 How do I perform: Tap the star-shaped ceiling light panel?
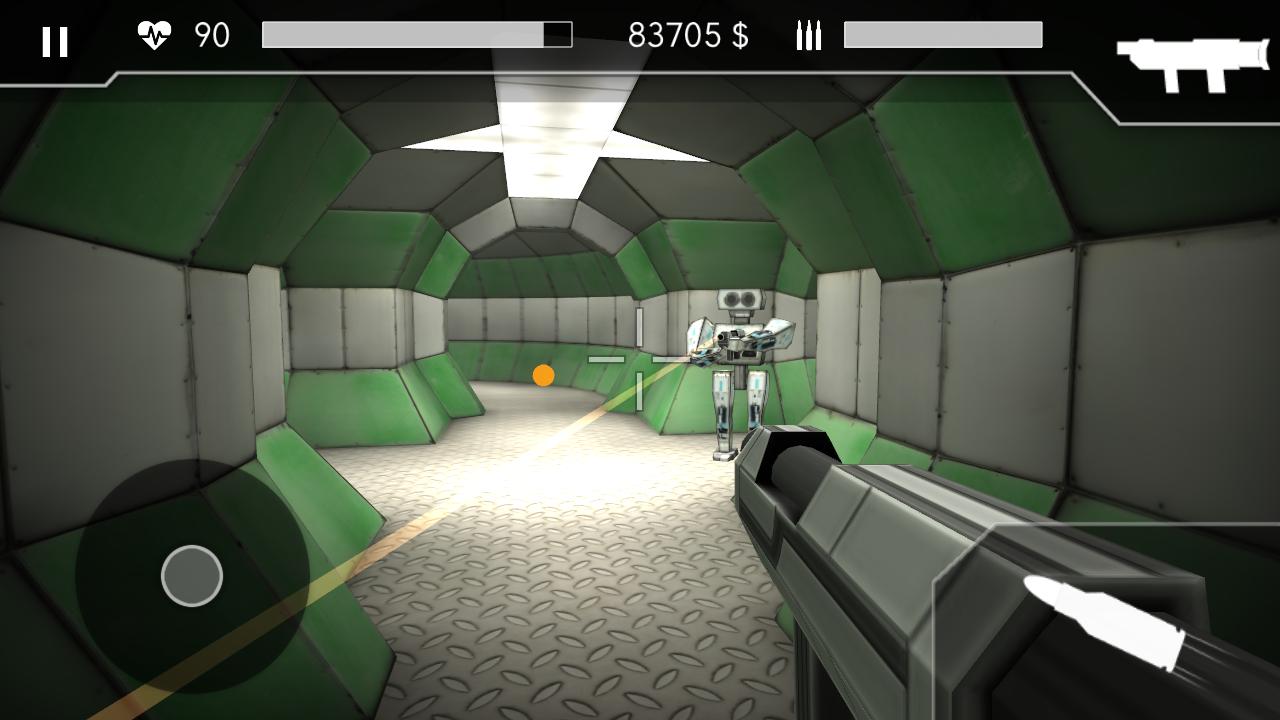(557, 140)
